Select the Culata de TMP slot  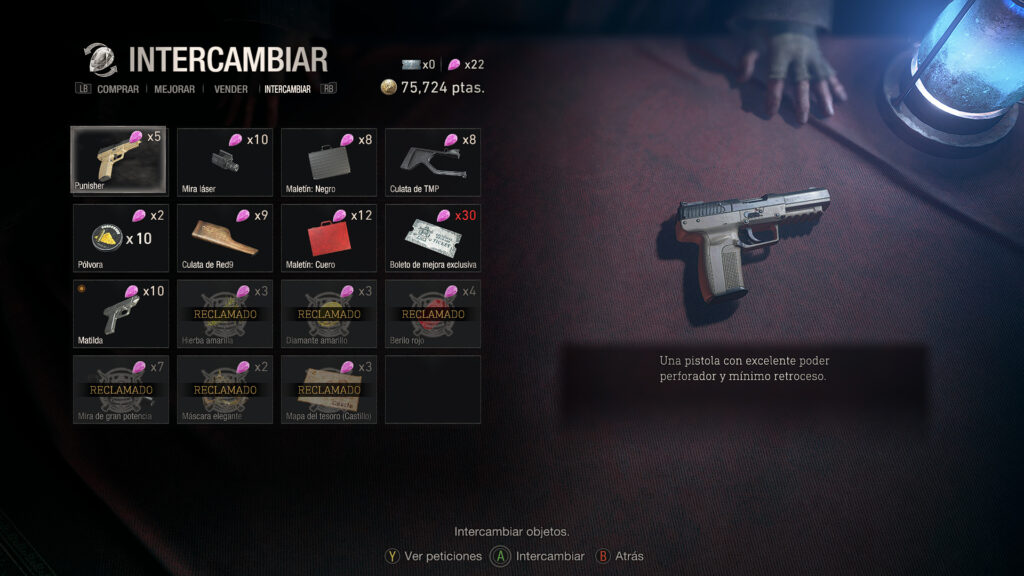coord(432,161)
